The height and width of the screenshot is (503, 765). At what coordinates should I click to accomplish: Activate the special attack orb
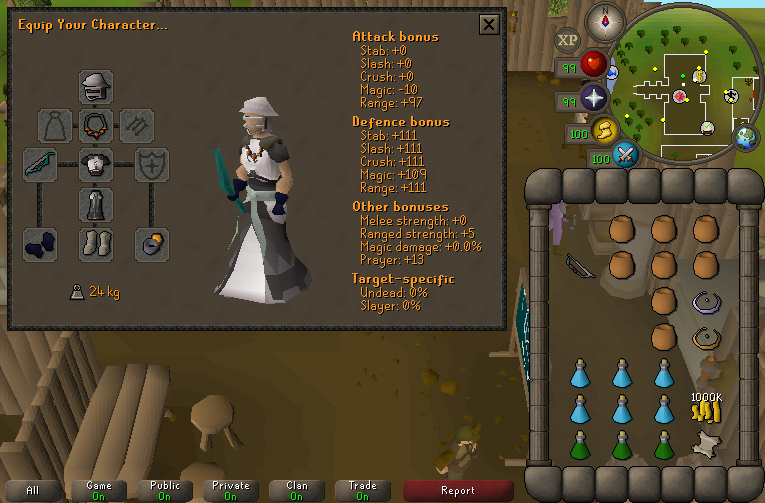tap(627, 155)
